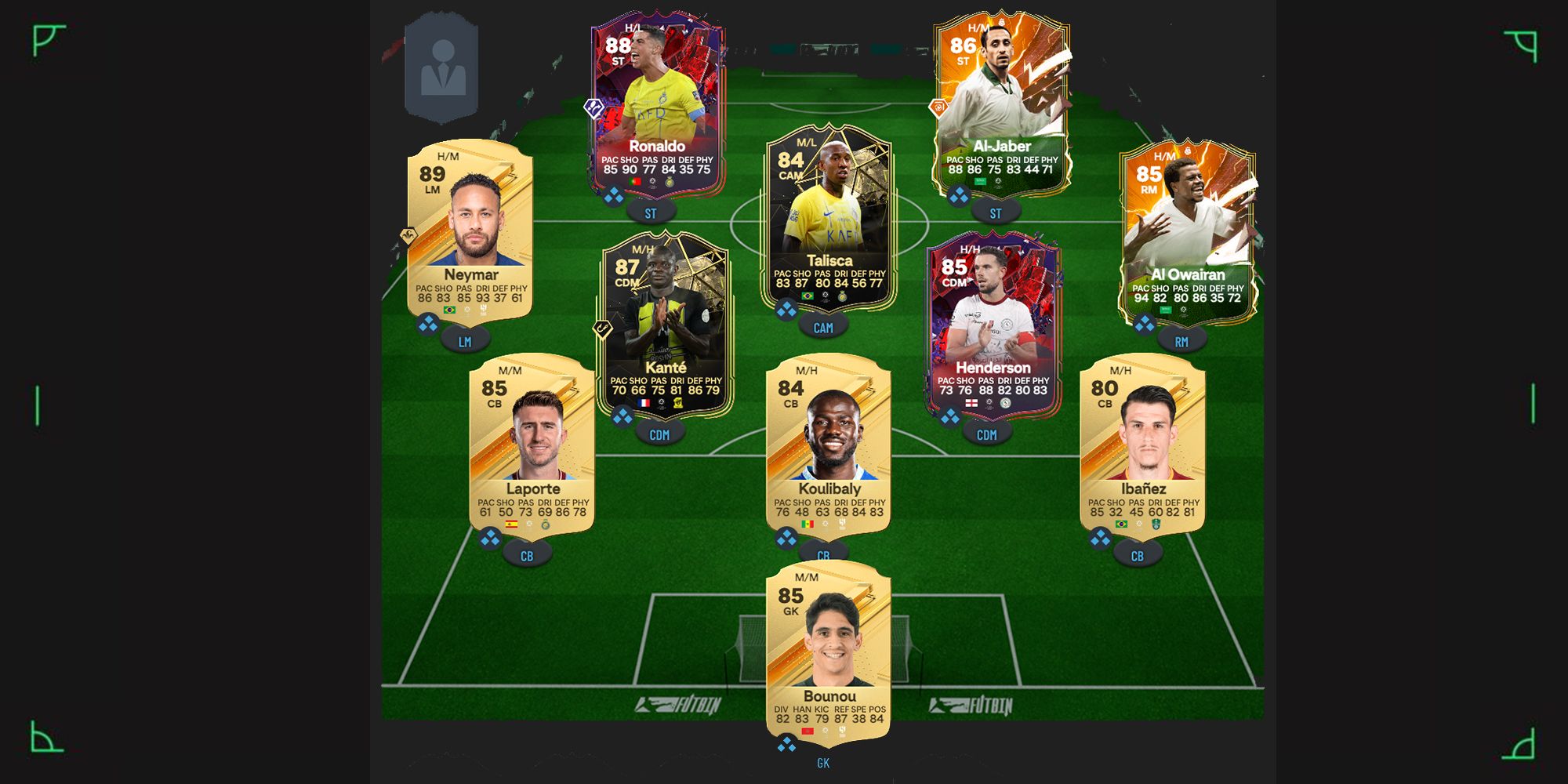Click the Senegal flag on Koulibaly's card
1568x784 pixels.
pos(808,524)
